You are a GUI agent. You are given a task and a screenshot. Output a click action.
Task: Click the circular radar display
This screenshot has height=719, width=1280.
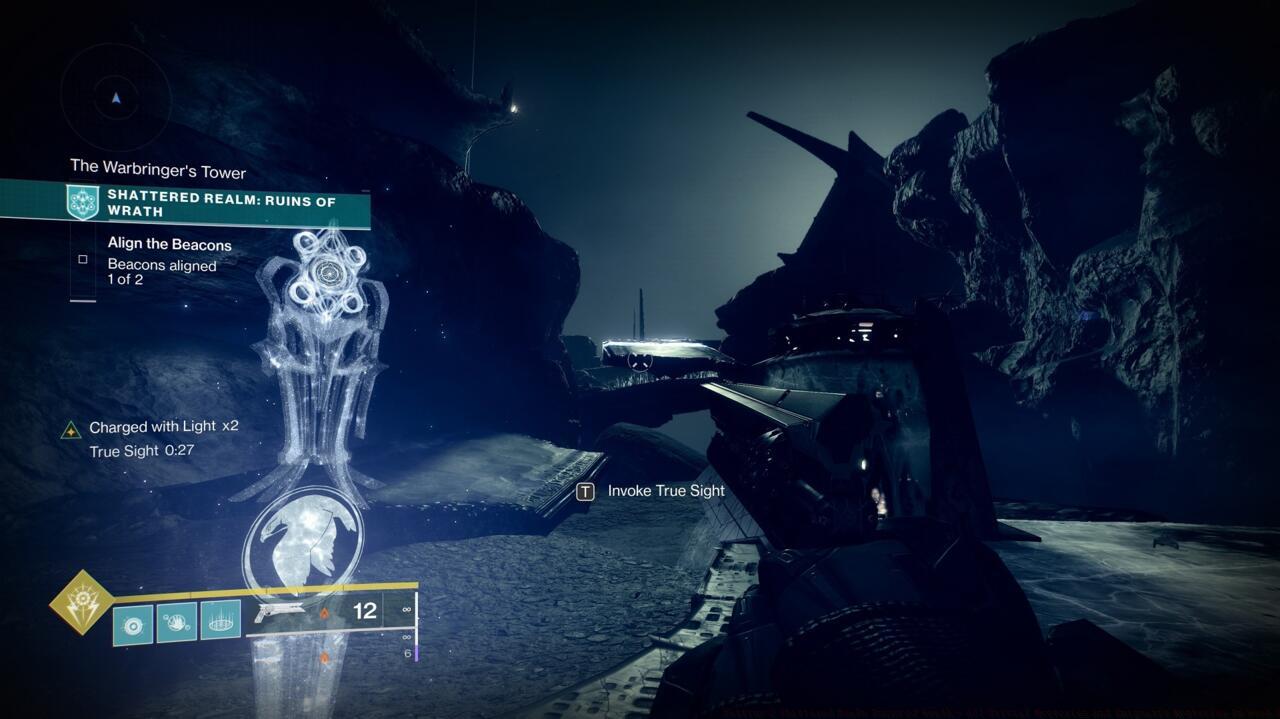(x=116, y=98)
